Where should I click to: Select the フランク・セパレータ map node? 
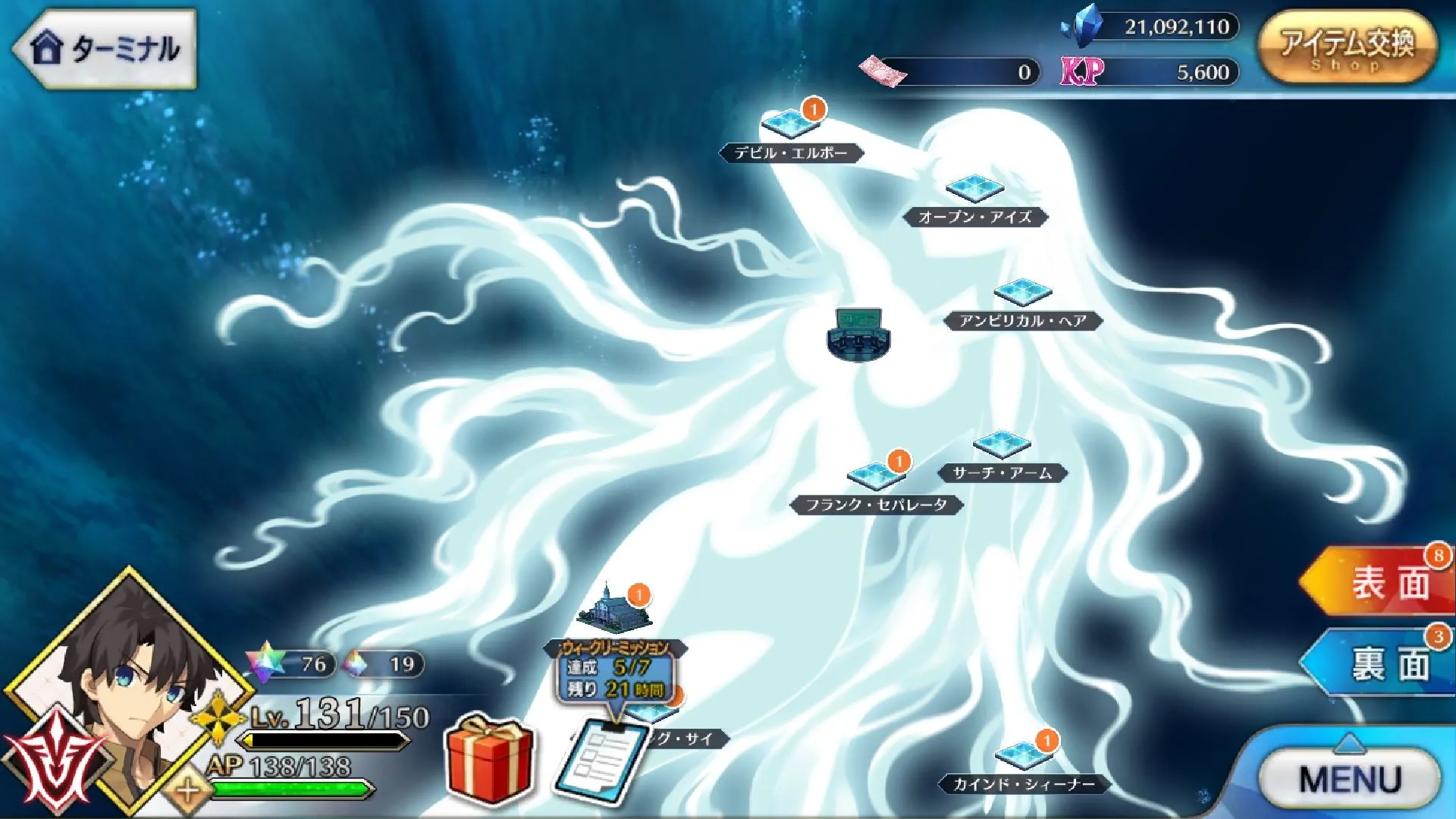click(875, 476)
